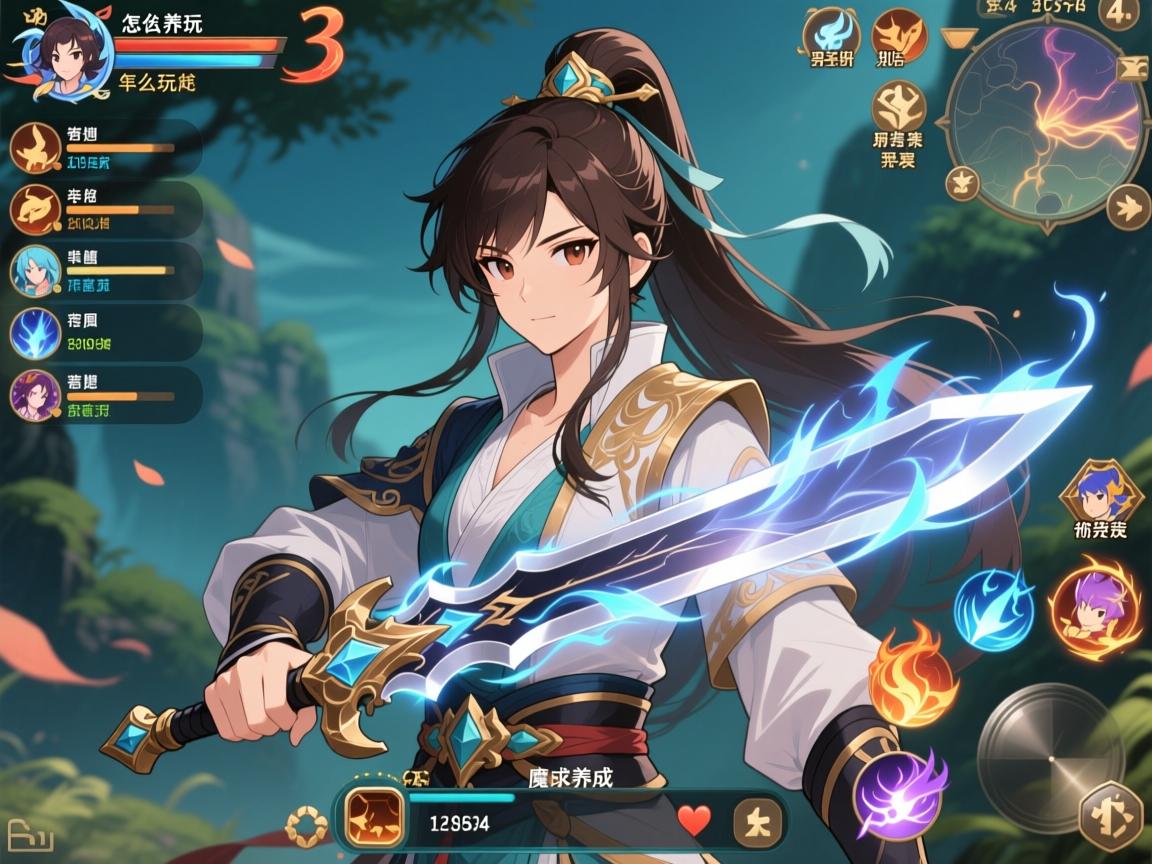The height and width of the screenshot is (864, 1152).
Task: Click the star button on minimap edge
Action: [963, 184]
